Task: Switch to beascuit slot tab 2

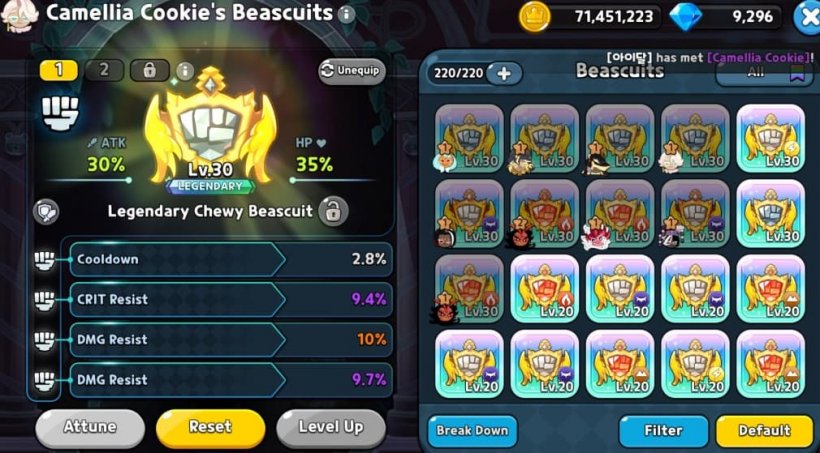Action: pos(104,70)
